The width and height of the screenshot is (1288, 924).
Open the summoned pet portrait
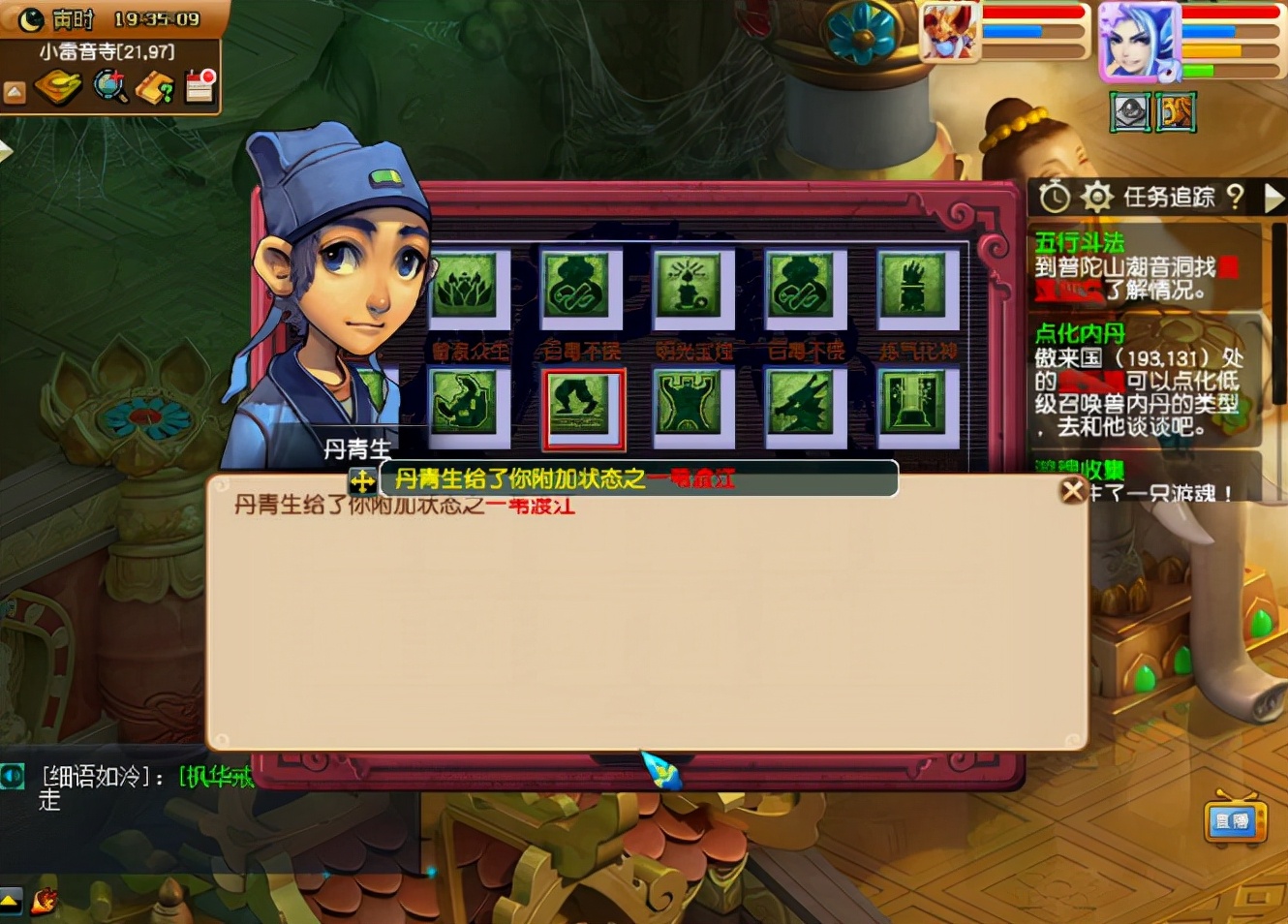(948, 31)
